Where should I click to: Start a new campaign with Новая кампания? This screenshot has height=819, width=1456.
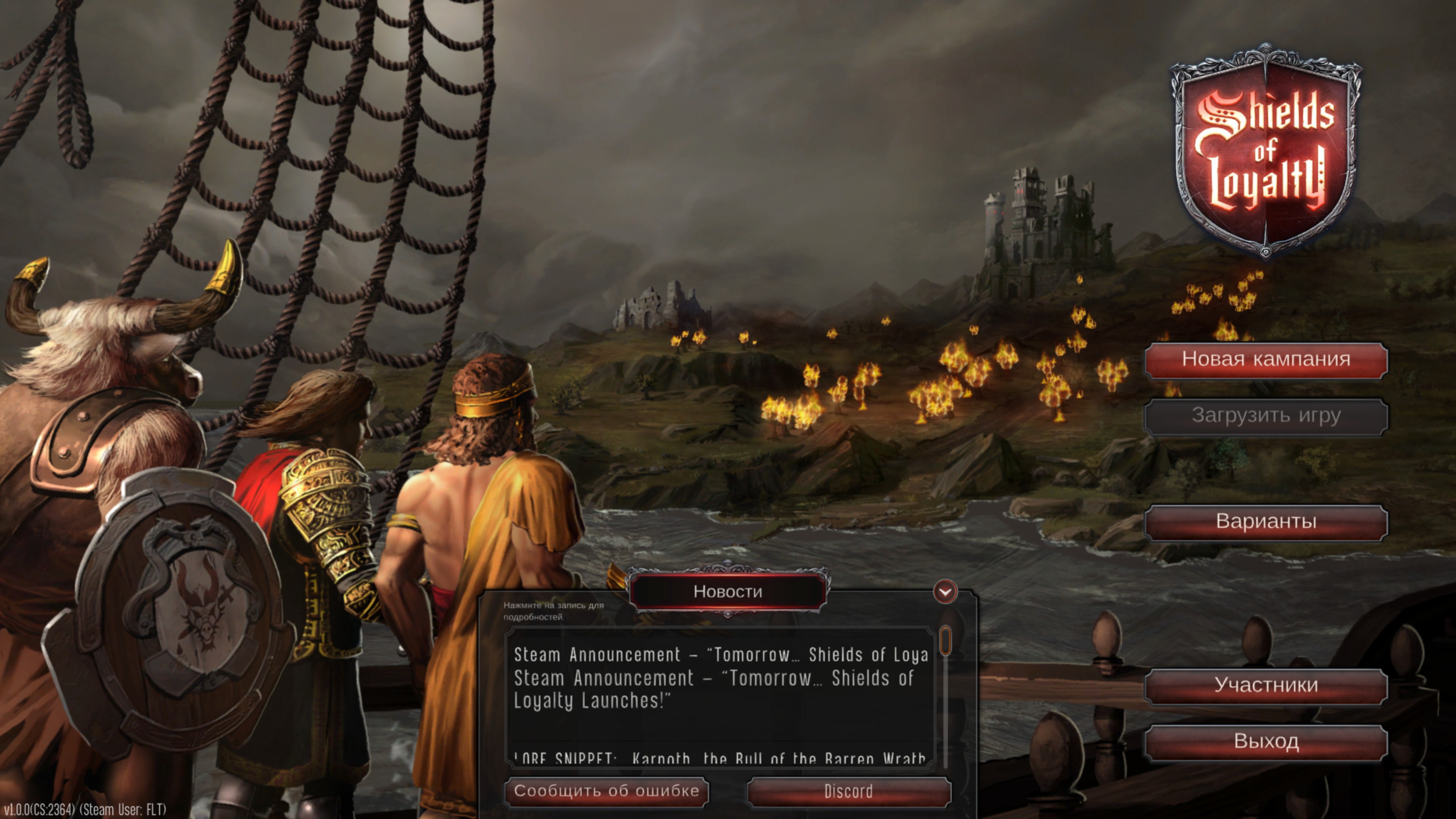tap(1266, 359)
